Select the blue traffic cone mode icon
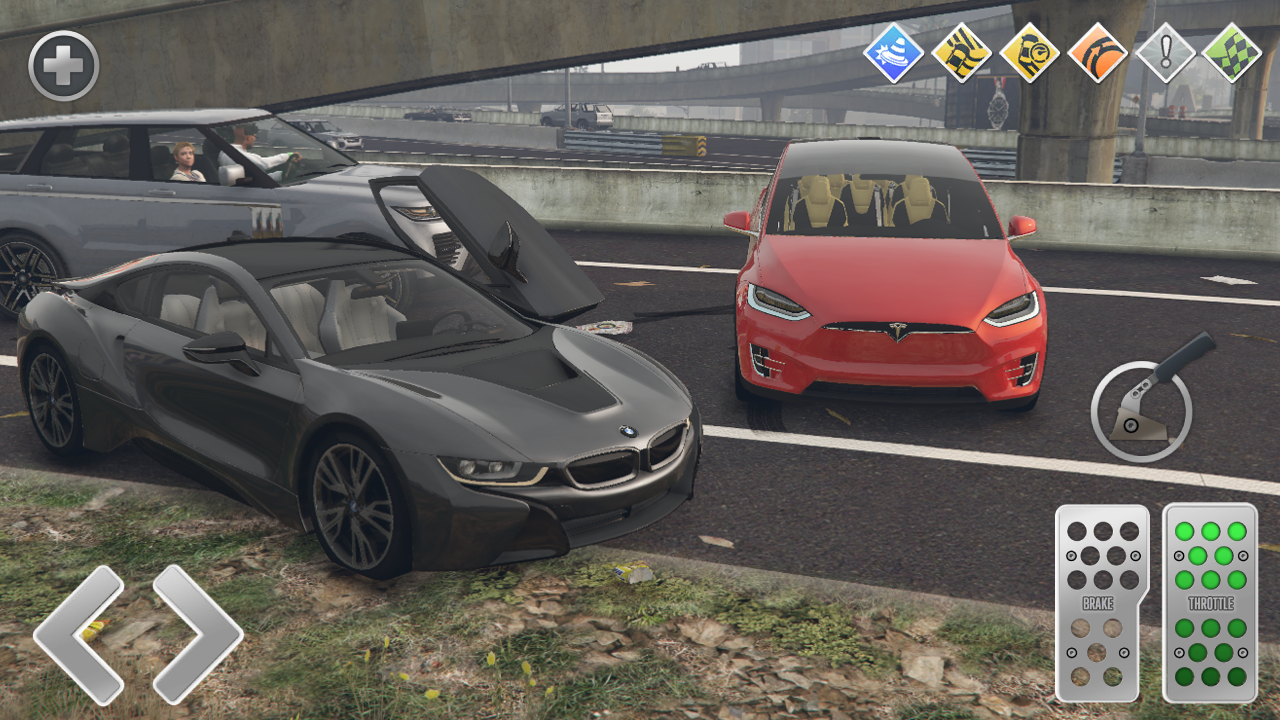1280x720 pixels. pos(893,55)
